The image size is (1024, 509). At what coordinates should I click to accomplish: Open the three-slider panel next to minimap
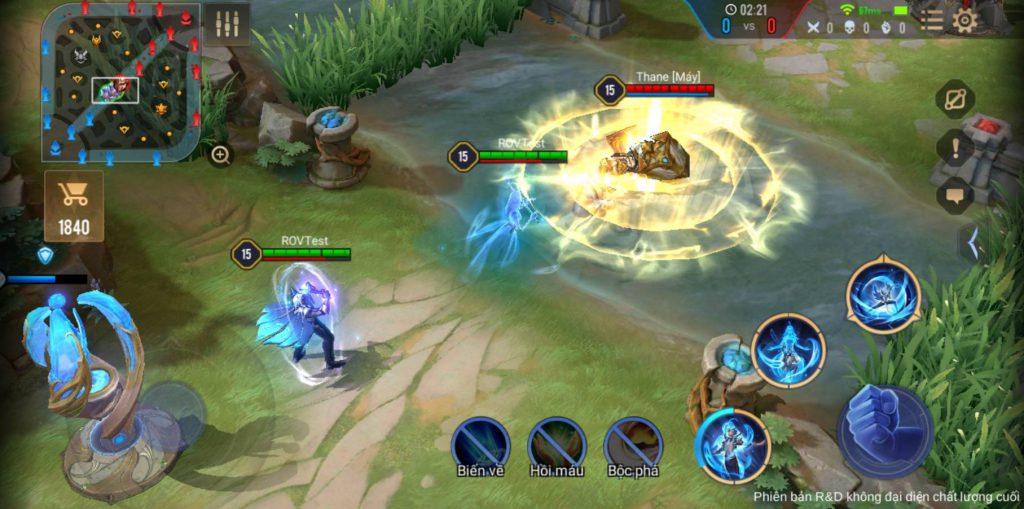(x=227, y=24)
